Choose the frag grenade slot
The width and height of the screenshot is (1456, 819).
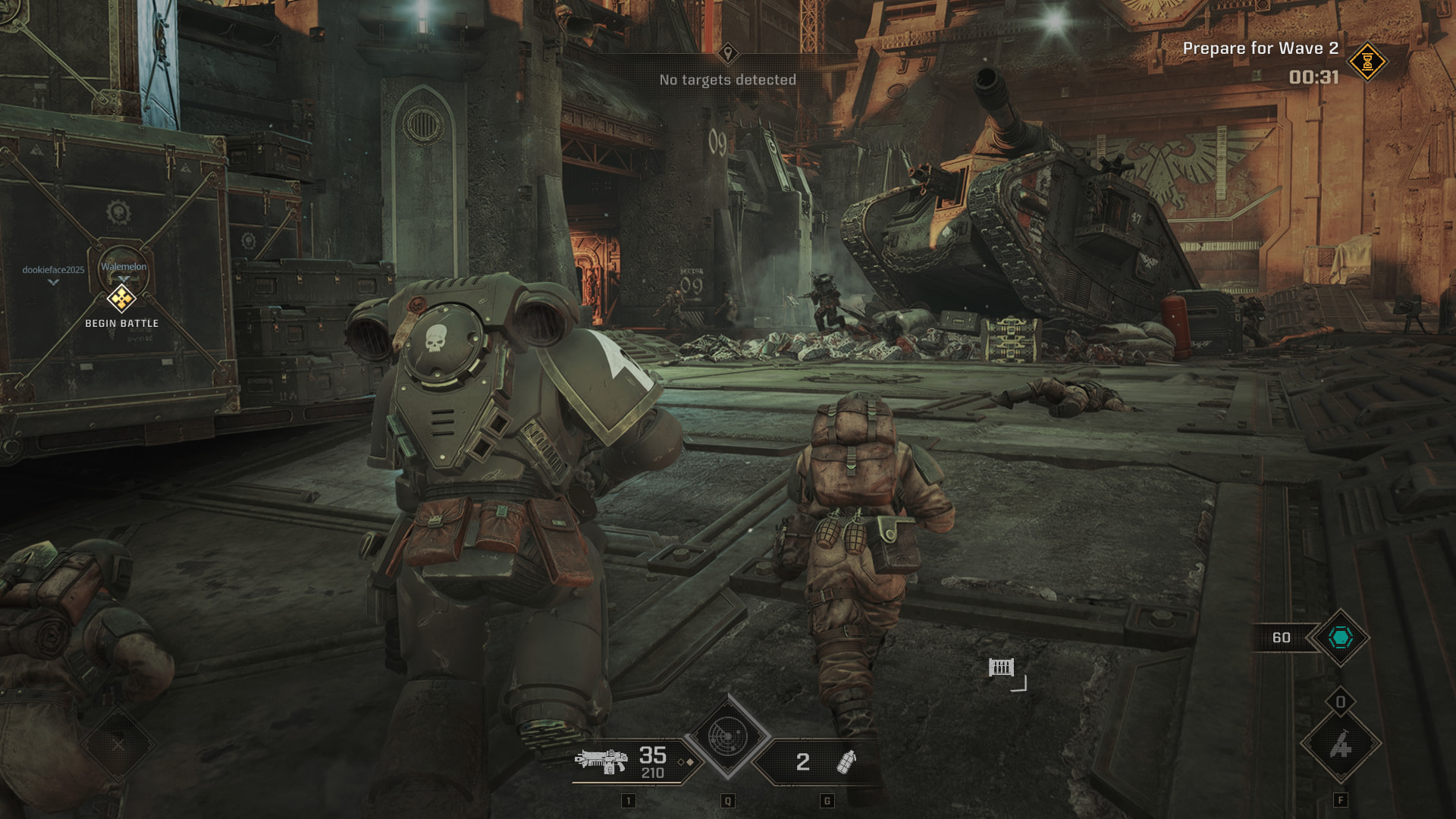(x=846, y=761)
